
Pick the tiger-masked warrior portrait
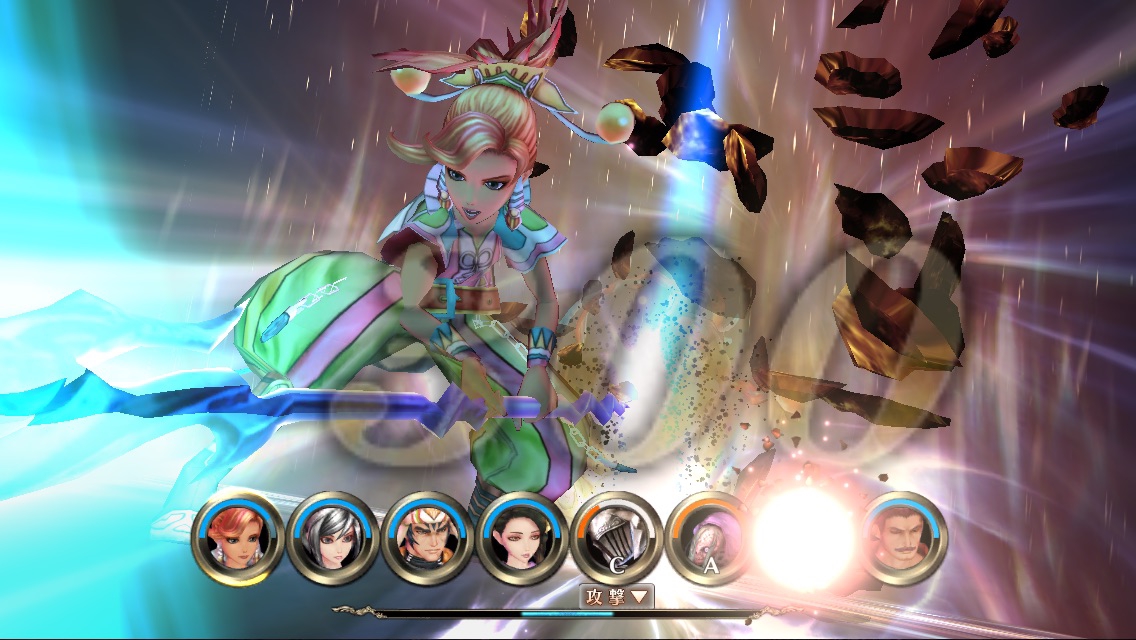[x=426, y=537]
